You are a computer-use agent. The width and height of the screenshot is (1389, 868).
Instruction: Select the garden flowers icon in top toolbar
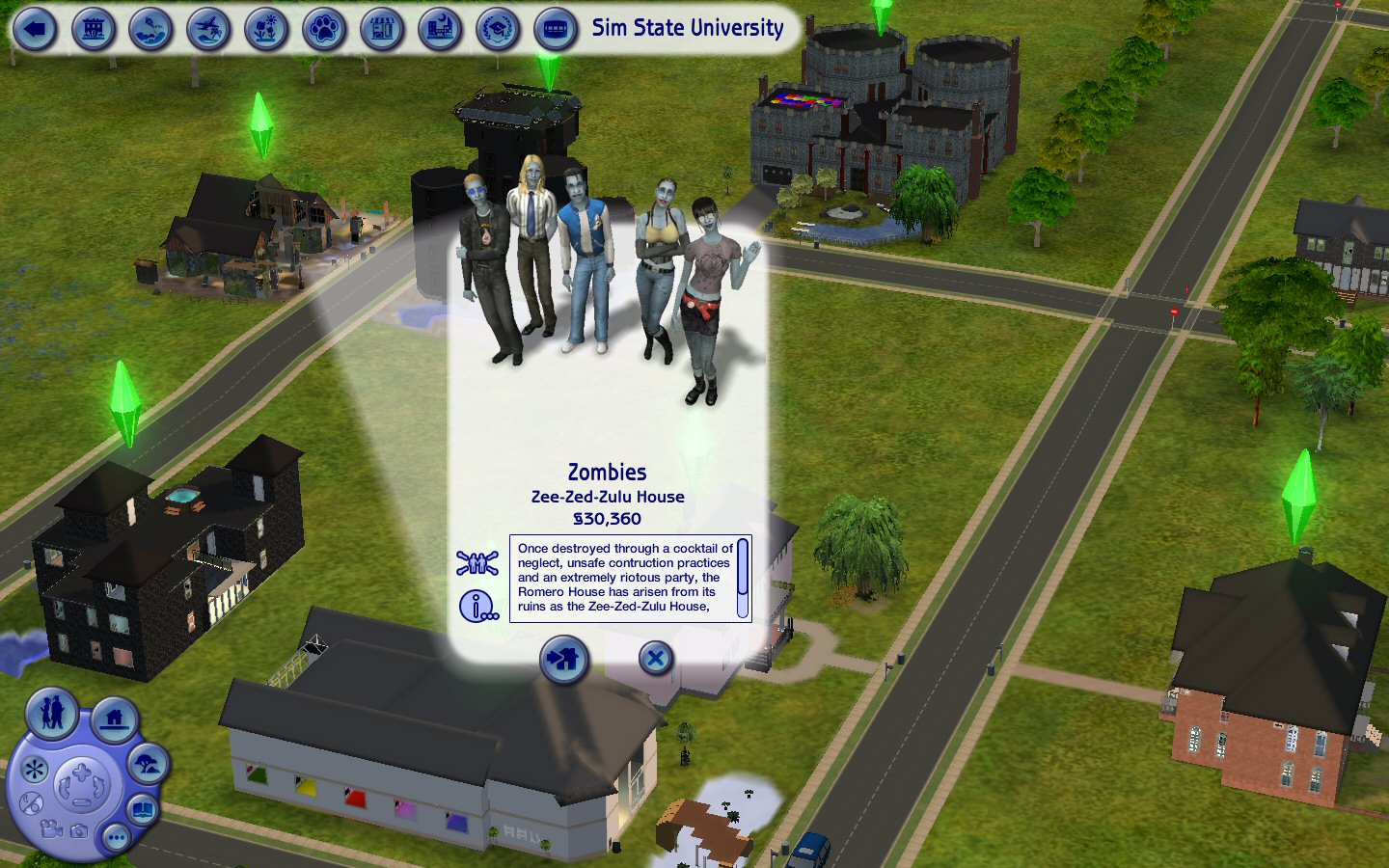[x=265, y=28]
